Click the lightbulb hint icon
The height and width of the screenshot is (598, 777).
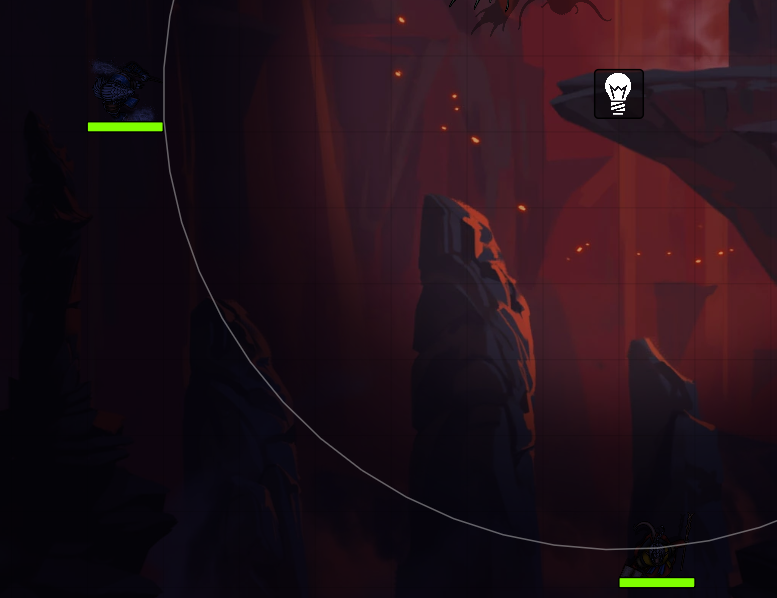click(619, 94)
